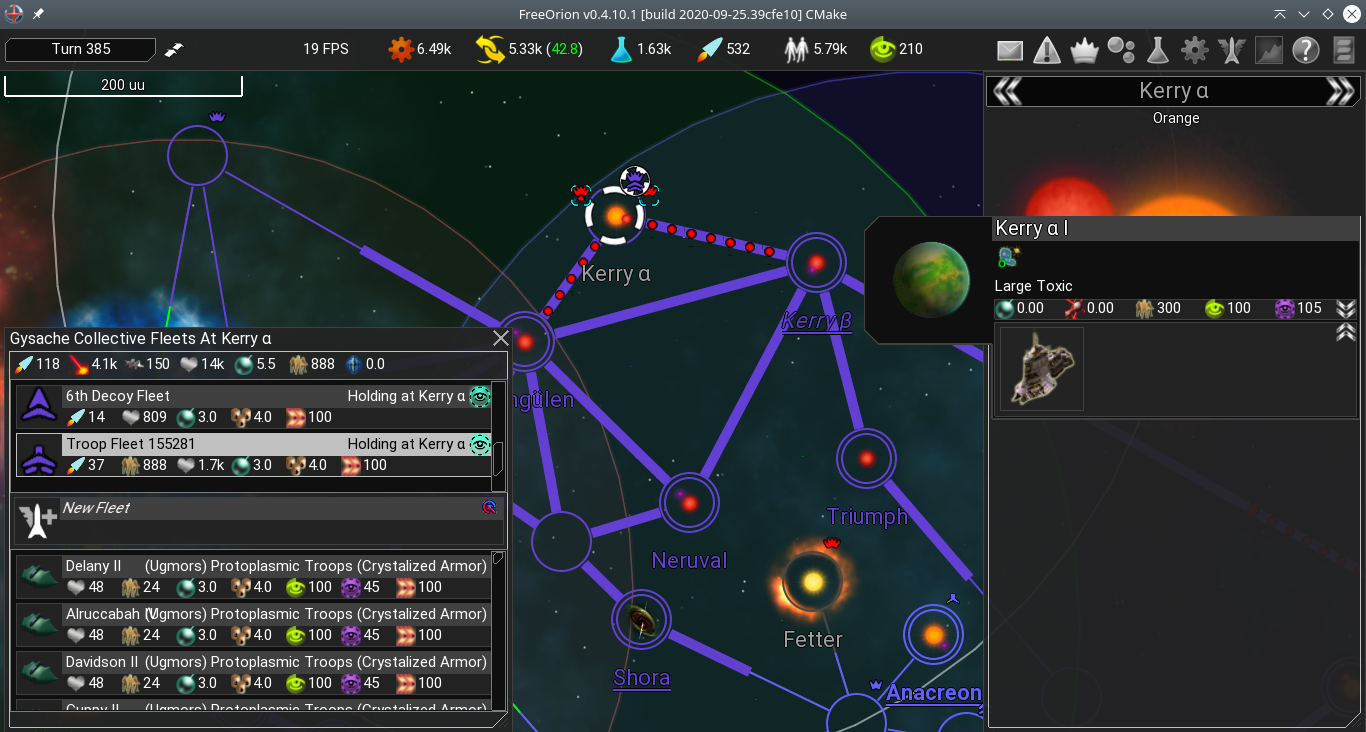This screenshot has width=1366, height=732.
Task: Open the SitRep alerts panel
Action: pos(1046,49)
